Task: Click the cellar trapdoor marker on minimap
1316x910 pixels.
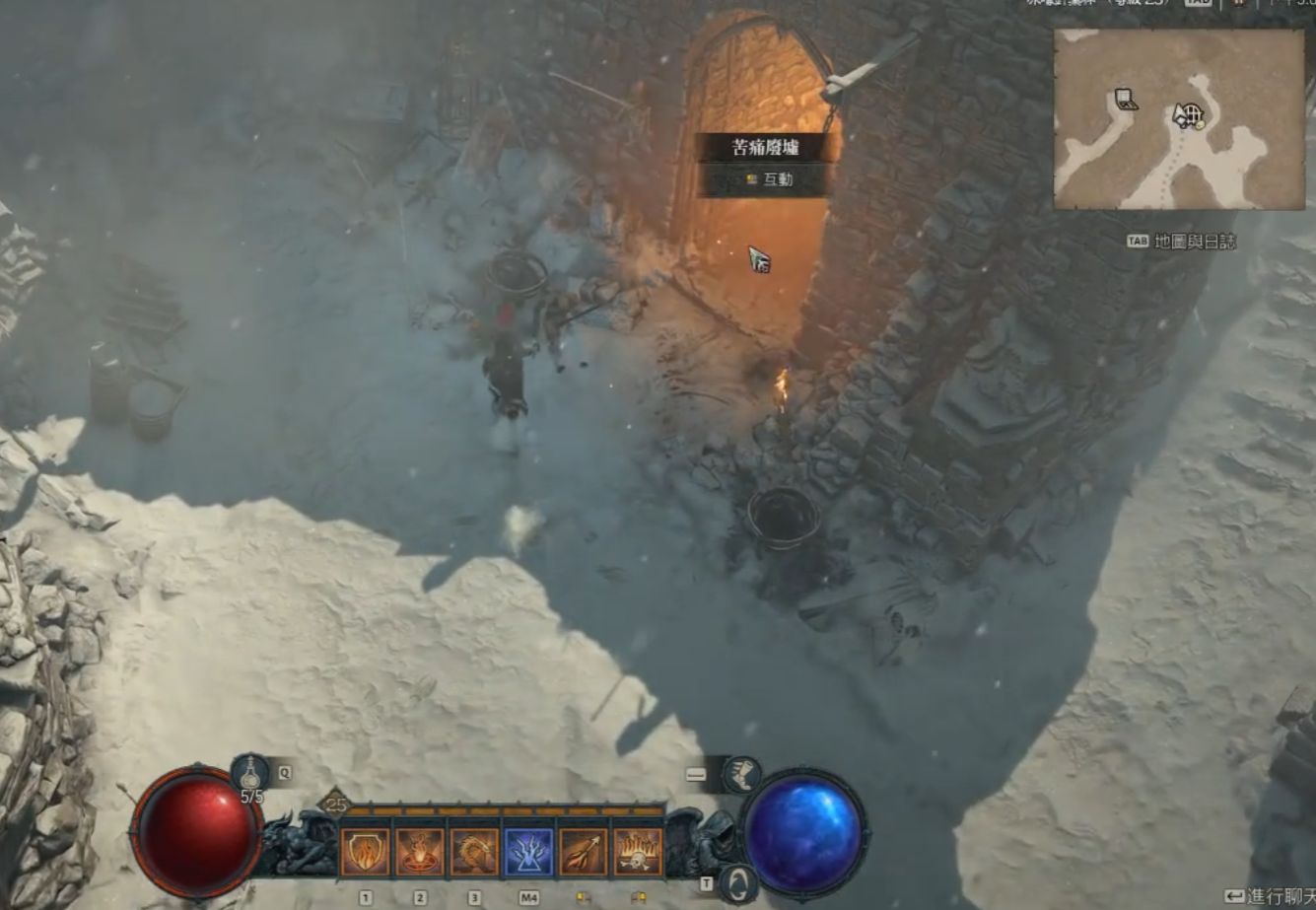Action: (1126, 100)
